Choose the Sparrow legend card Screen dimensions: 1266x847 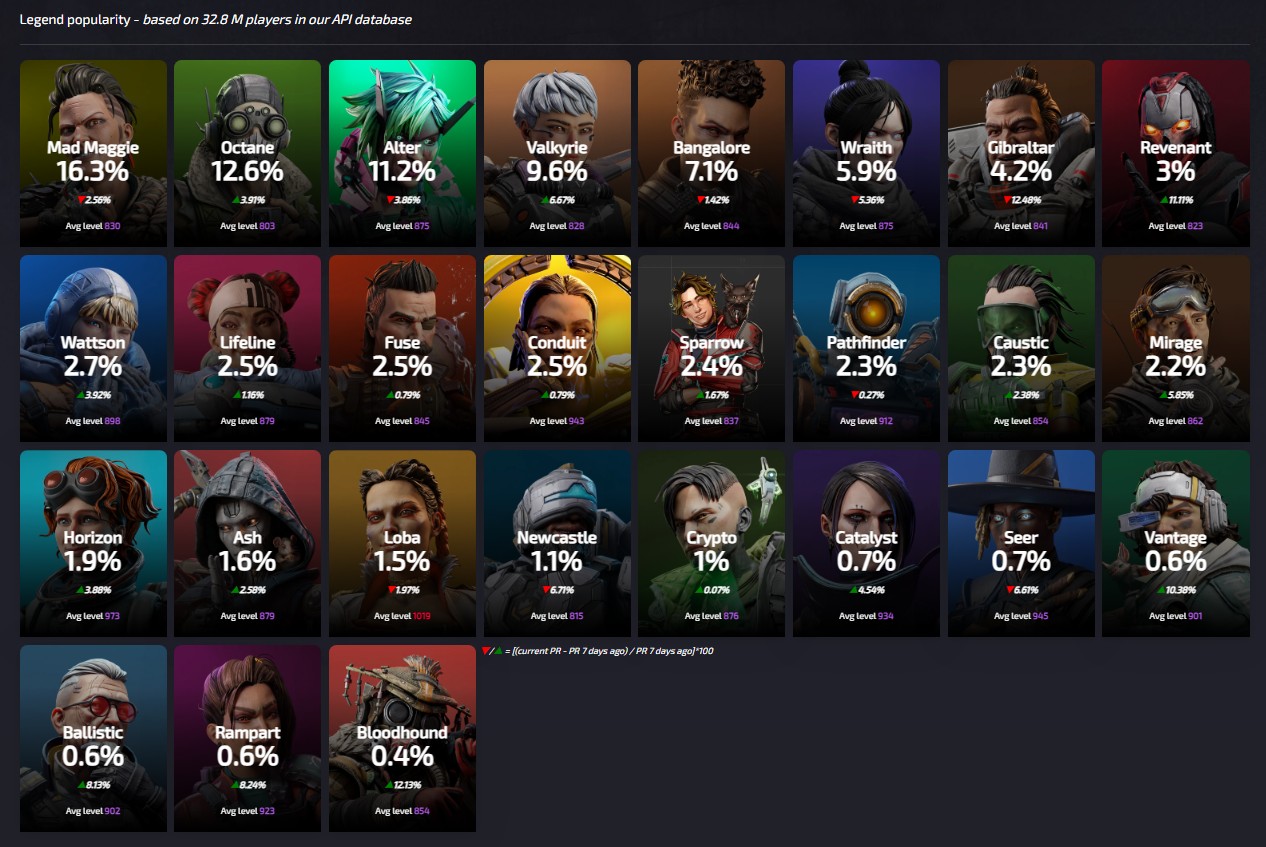click(711, 348)
